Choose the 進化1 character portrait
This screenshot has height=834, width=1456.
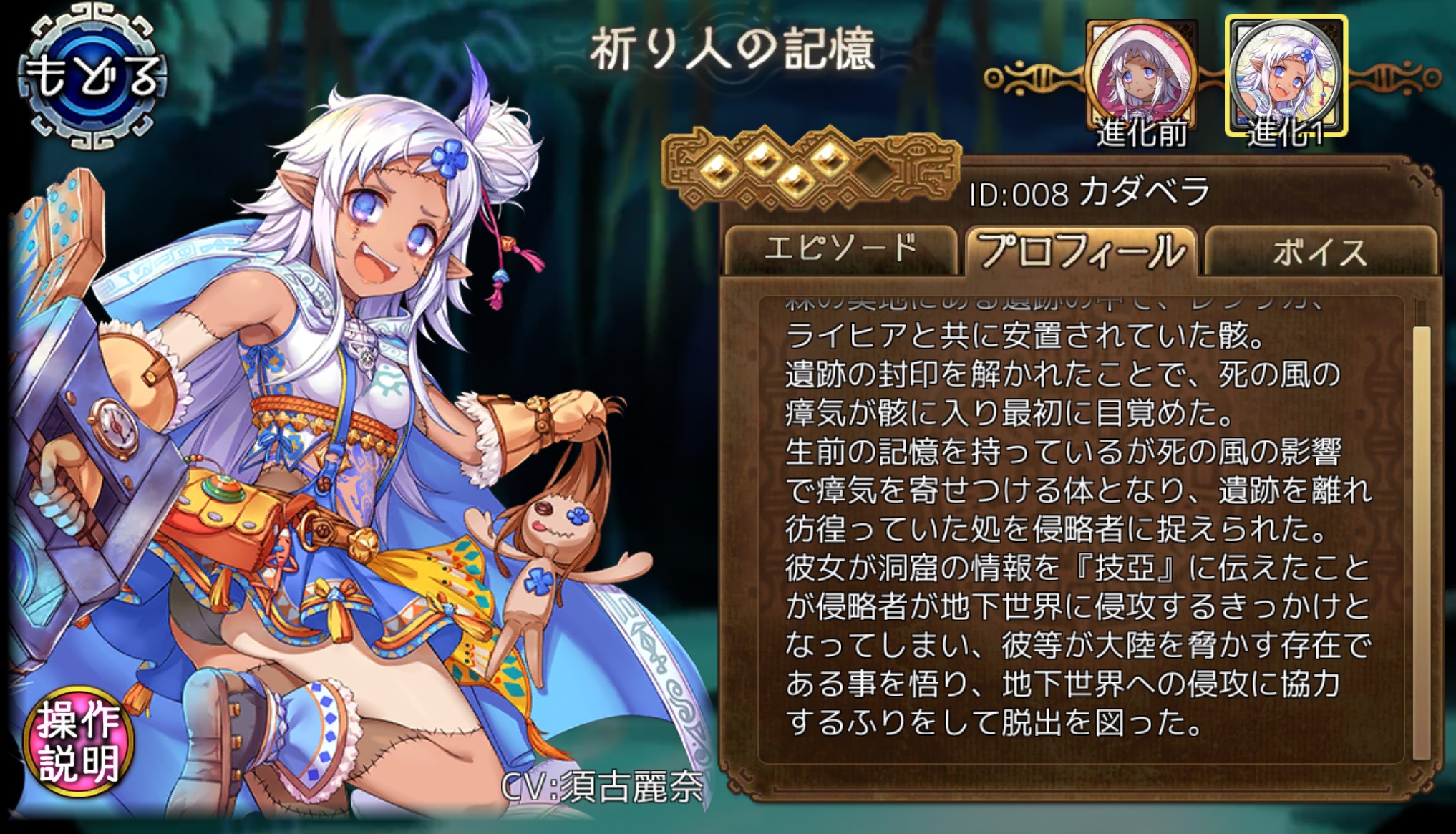coord(1286,77)
